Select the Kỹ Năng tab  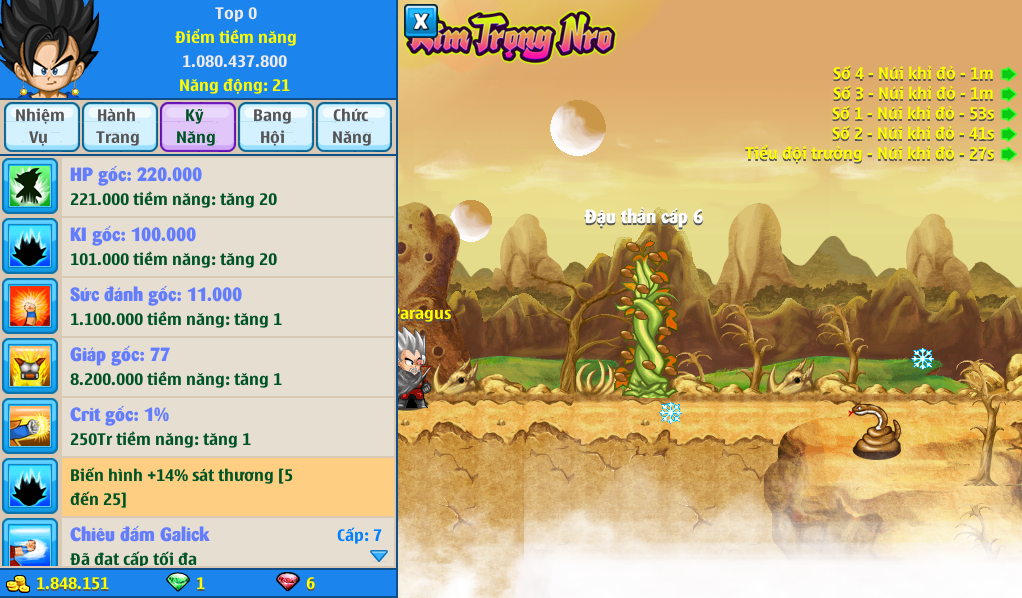(197, 126)
